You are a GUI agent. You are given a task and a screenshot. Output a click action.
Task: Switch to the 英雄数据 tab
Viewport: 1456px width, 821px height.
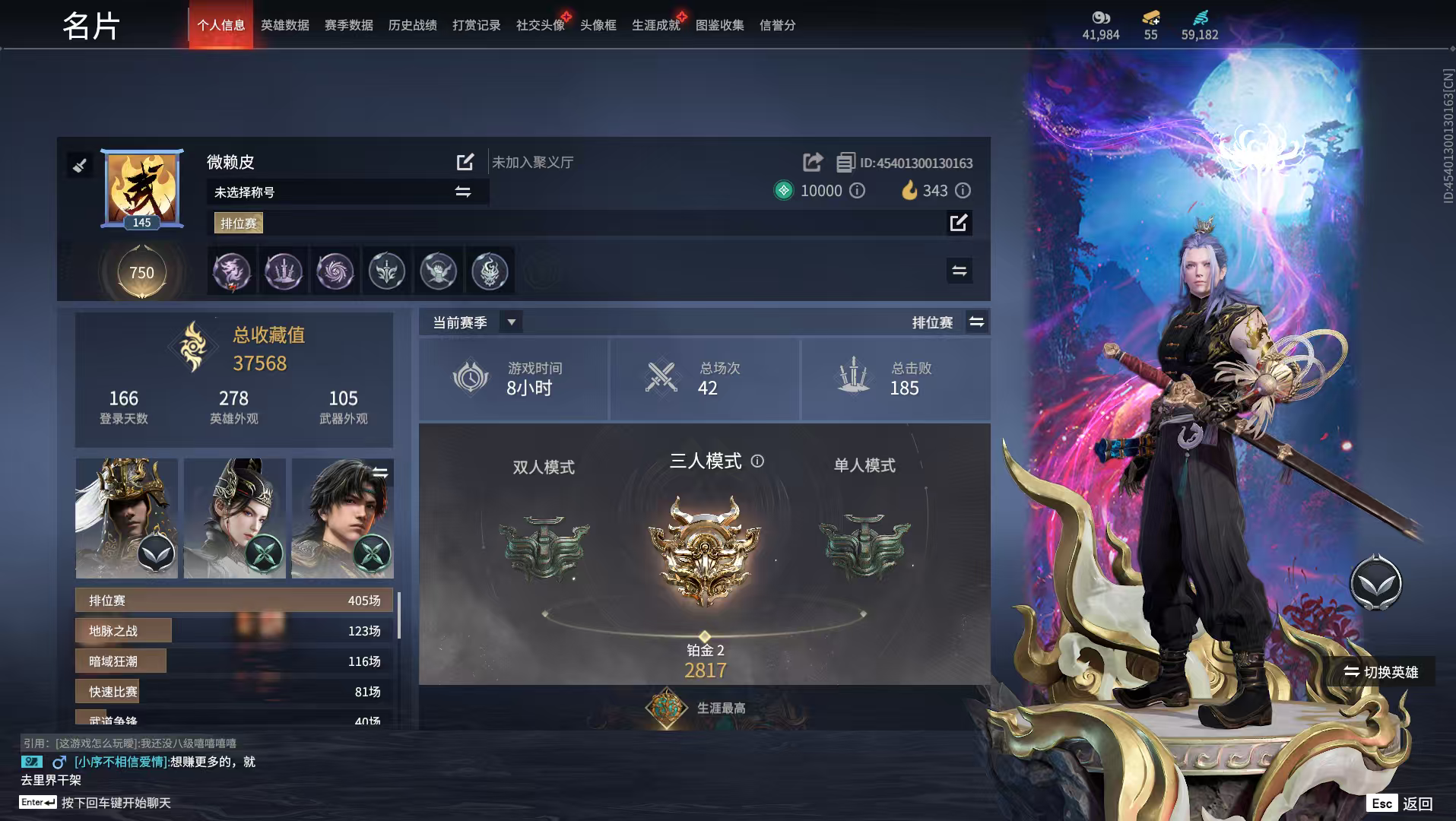284,24
